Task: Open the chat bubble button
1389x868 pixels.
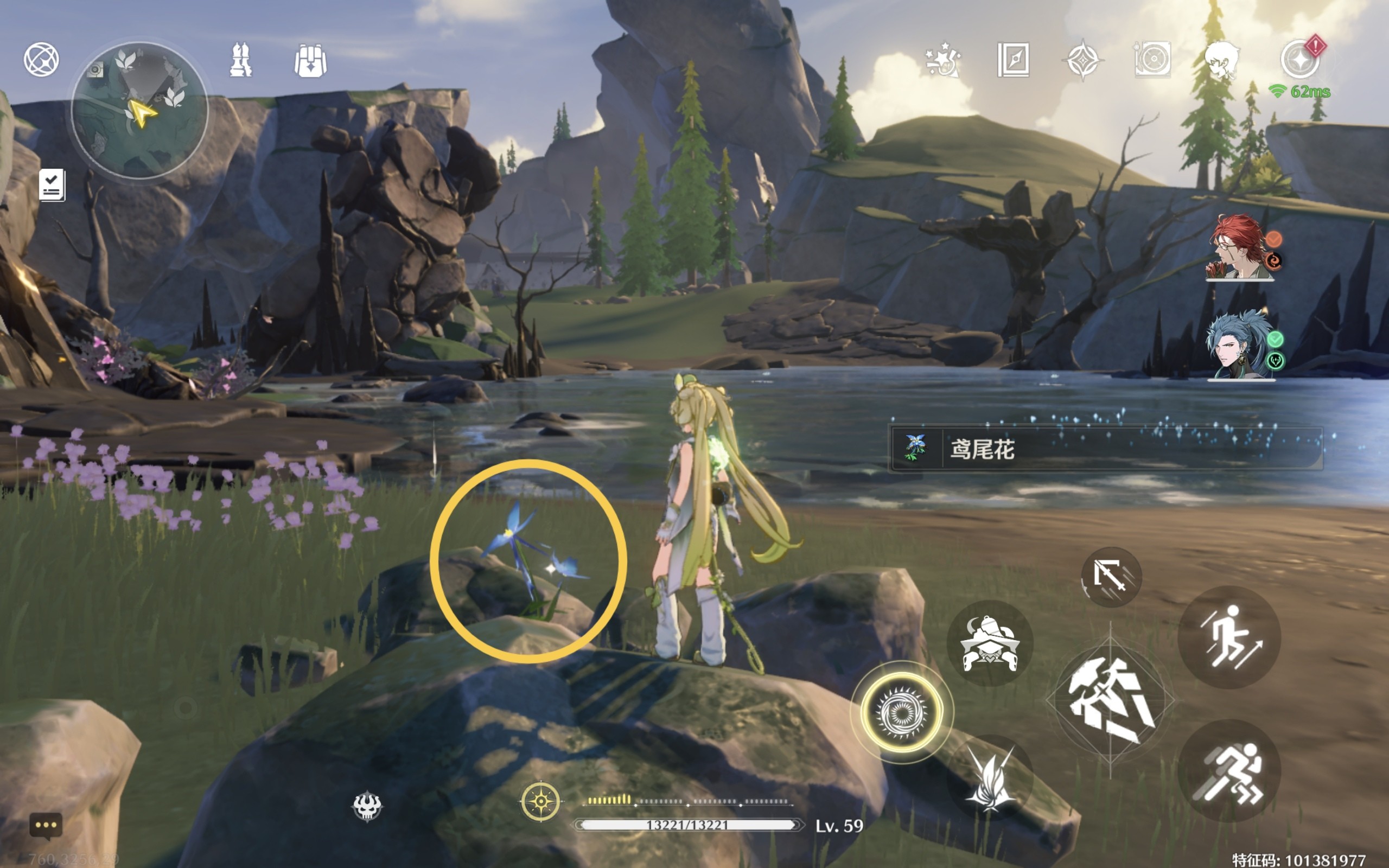Action: (x=46, y=826)
